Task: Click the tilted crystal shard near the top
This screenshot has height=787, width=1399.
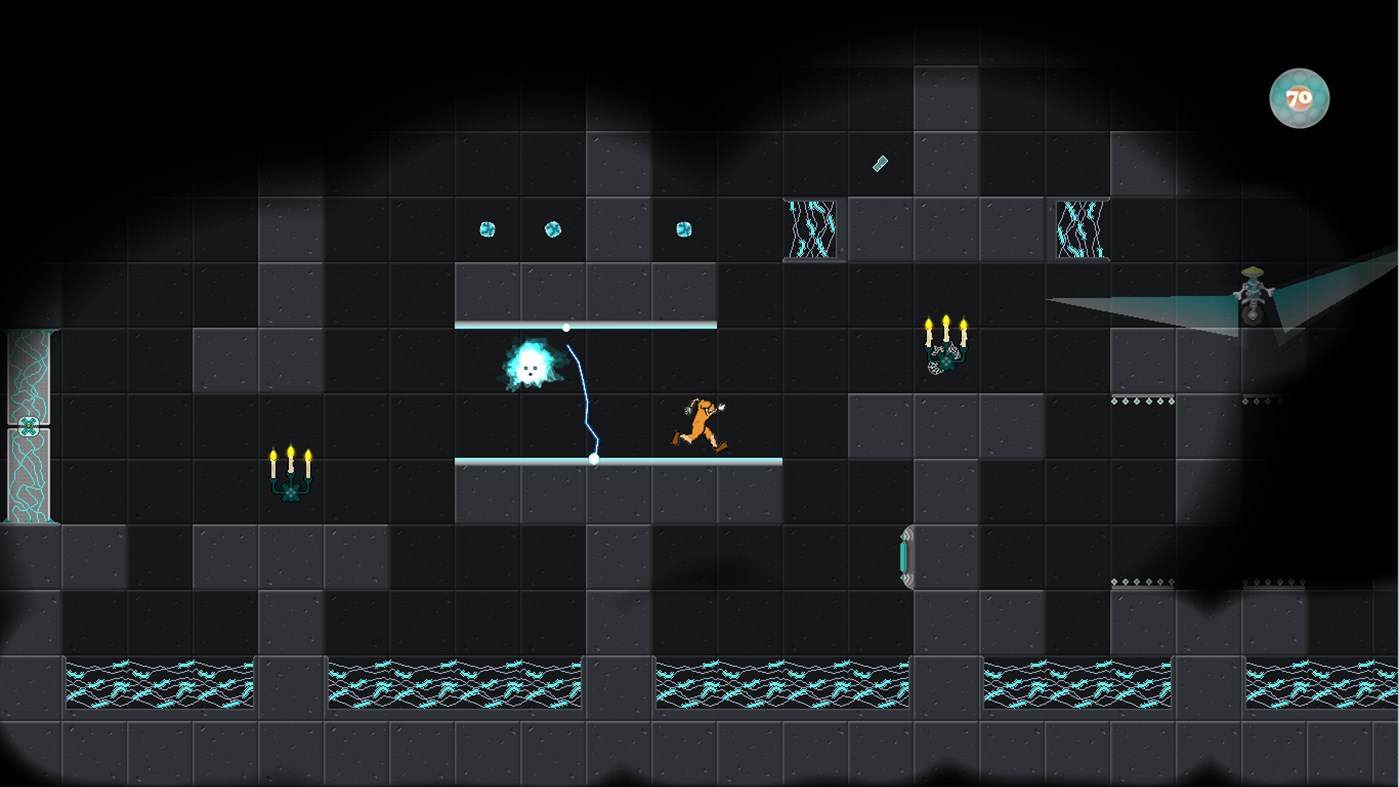Action: [877, 162]
